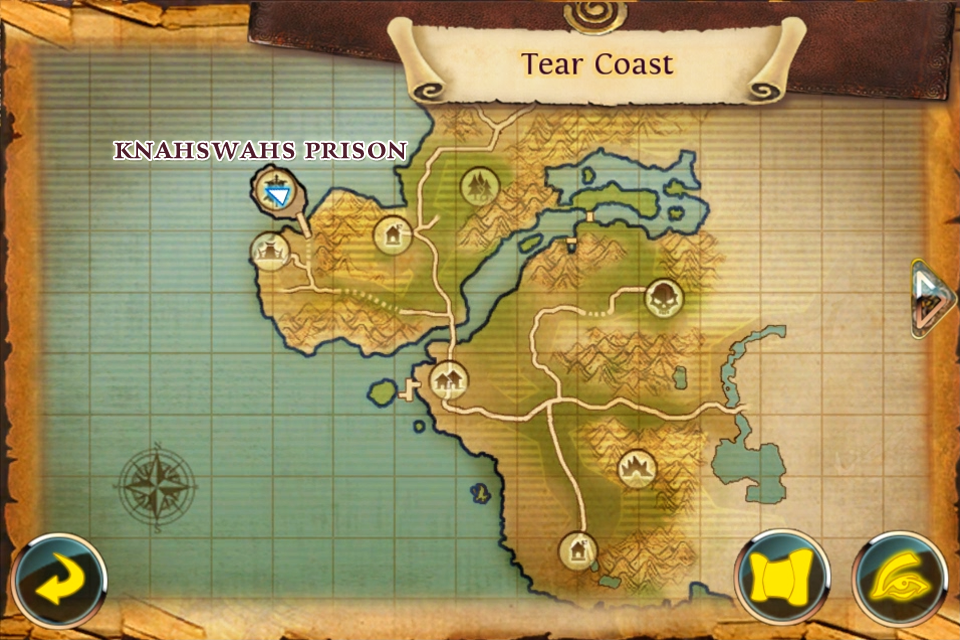
Task: Select the single house marker near the prison
Action: [392, 236]
